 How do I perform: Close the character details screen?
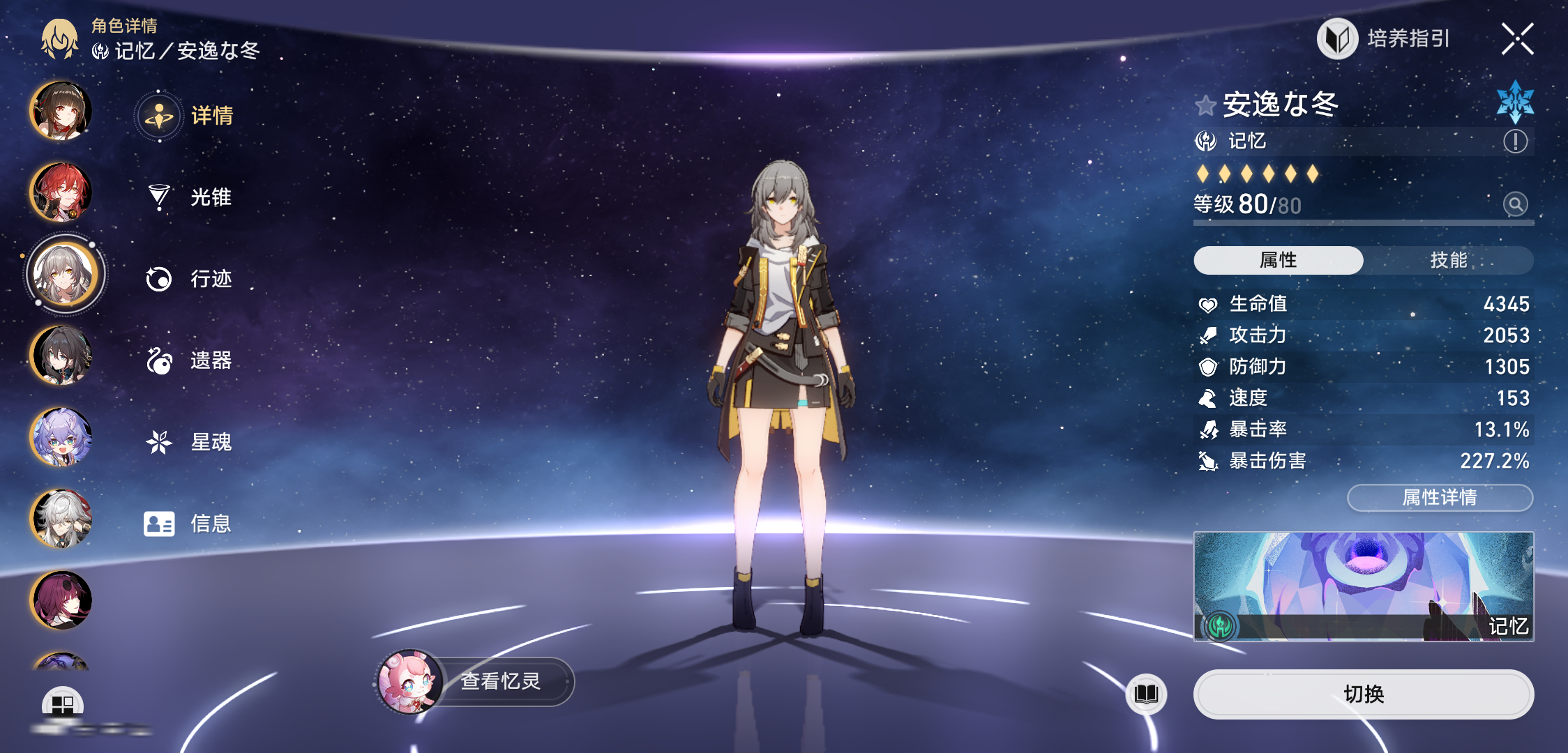coord(1517,39)
